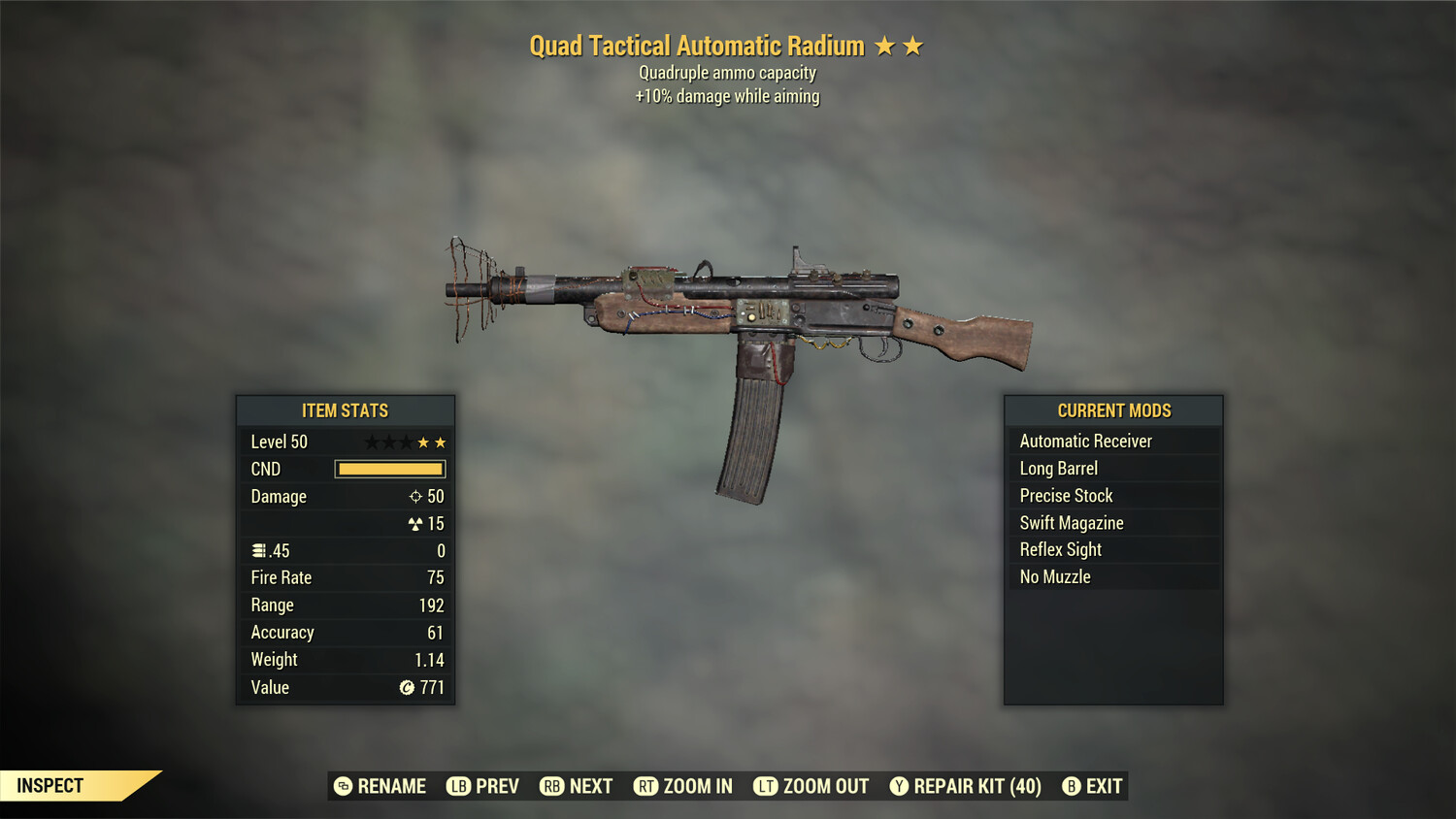Click the CURRENT MODS panel header
The height and width of the screenshot is (819, 1456).
point(1113,409)
